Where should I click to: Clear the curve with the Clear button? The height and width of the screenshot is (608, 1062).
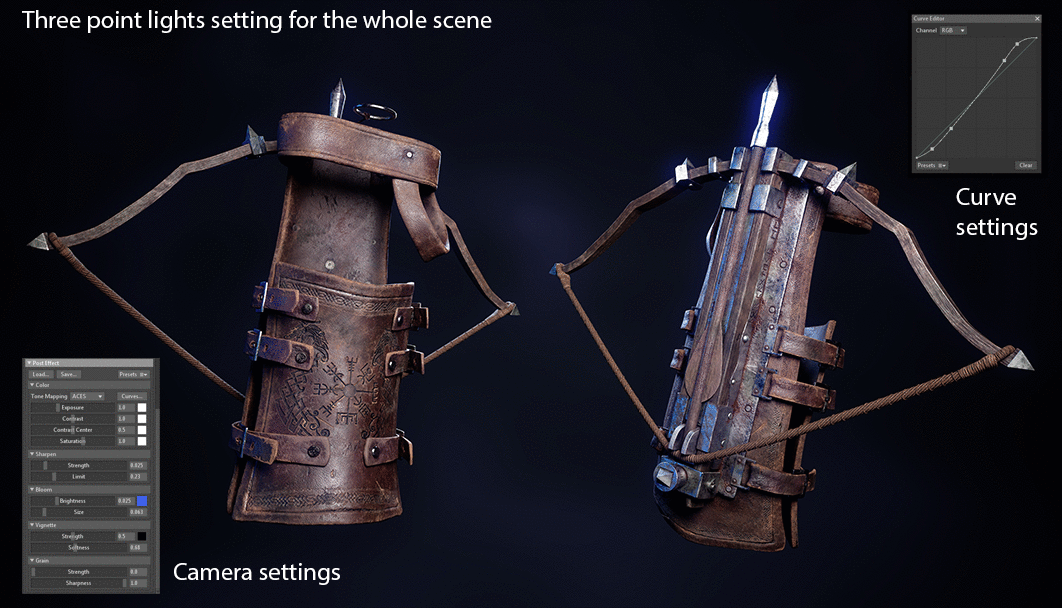point(1025,165)
